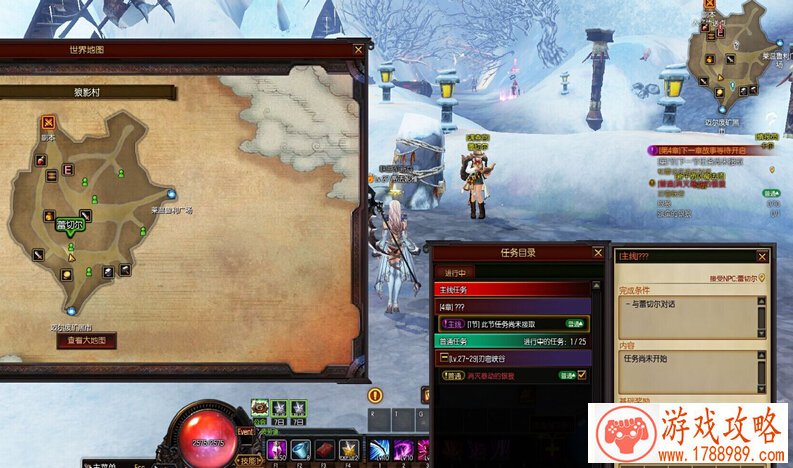793x468 pixels.
Task: Click the 查看大地图 button
Action: pyautogui.click(x=86, y=340)
